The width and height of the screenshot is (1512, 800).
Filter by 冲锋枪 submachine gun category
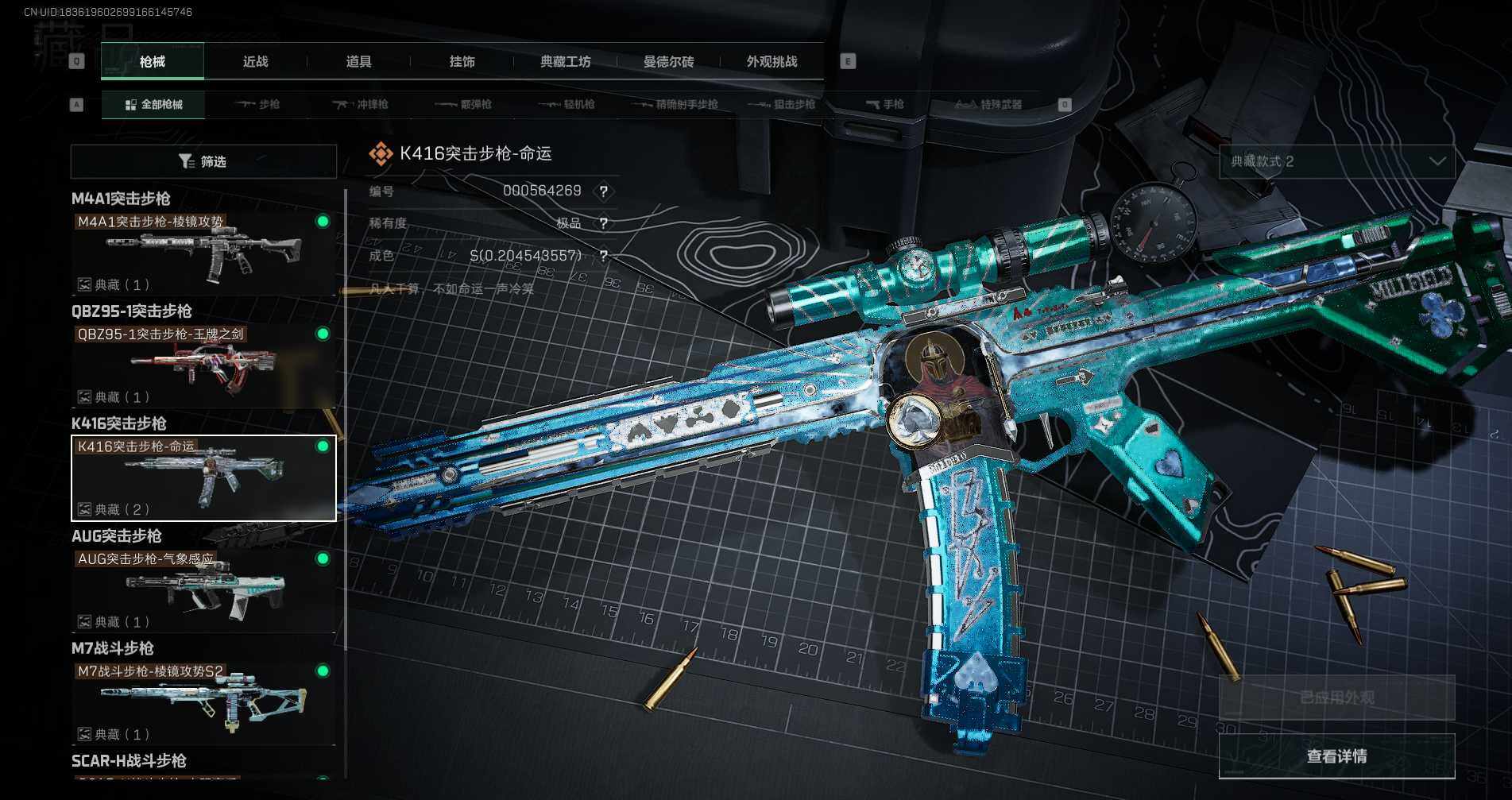(x=361, y=105)
